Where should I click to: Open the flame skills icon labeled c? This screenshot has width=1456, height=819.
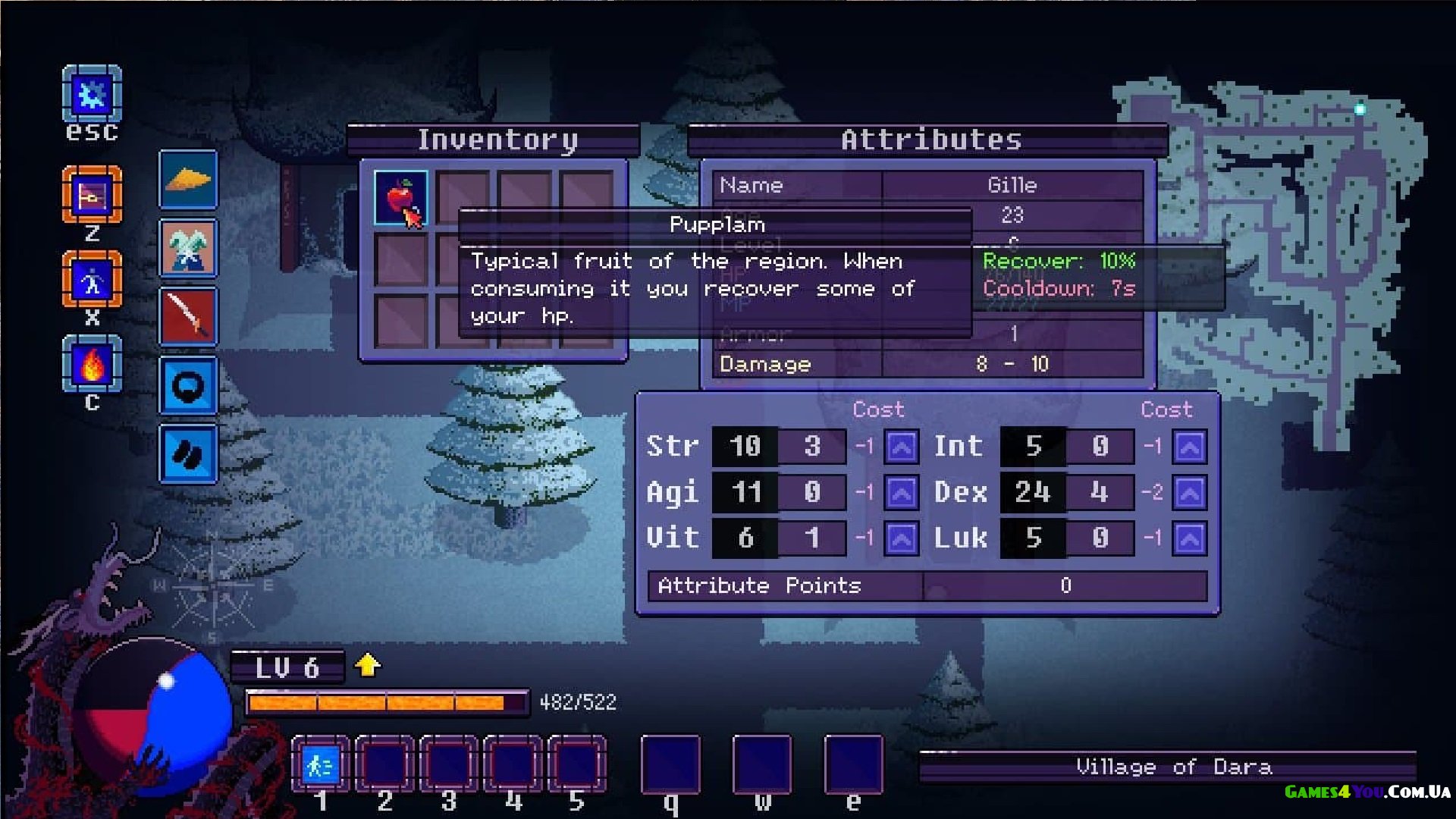(x=92, y=365)
